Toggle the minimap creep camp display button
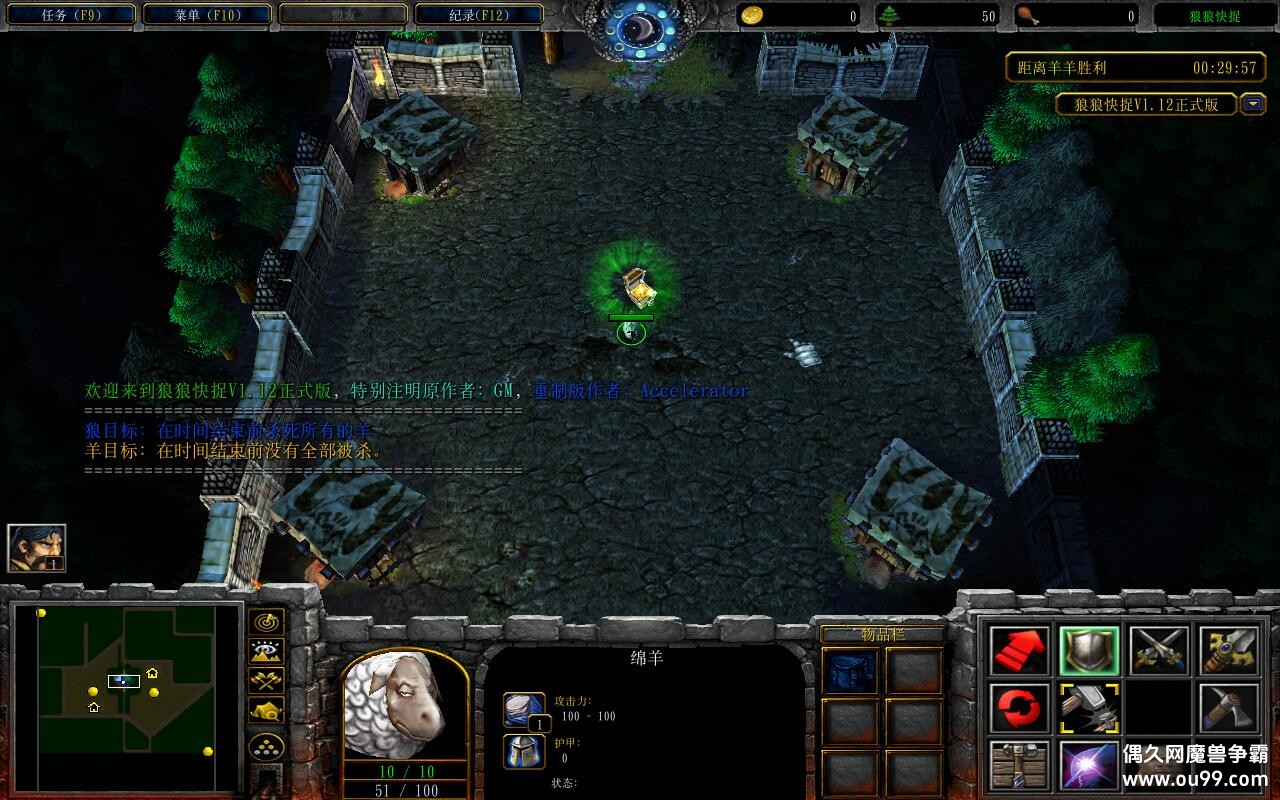This screenshot has height=800, width=1280. 266,709
